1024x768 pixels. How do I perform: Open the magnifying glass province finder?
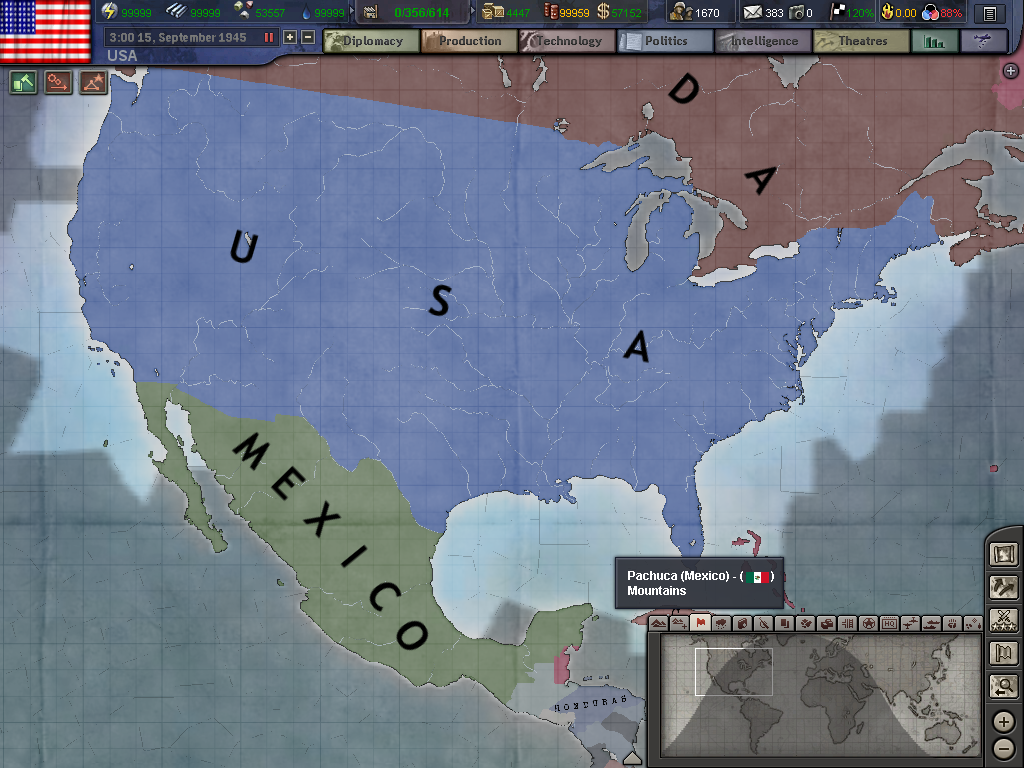click(1003, 686)
